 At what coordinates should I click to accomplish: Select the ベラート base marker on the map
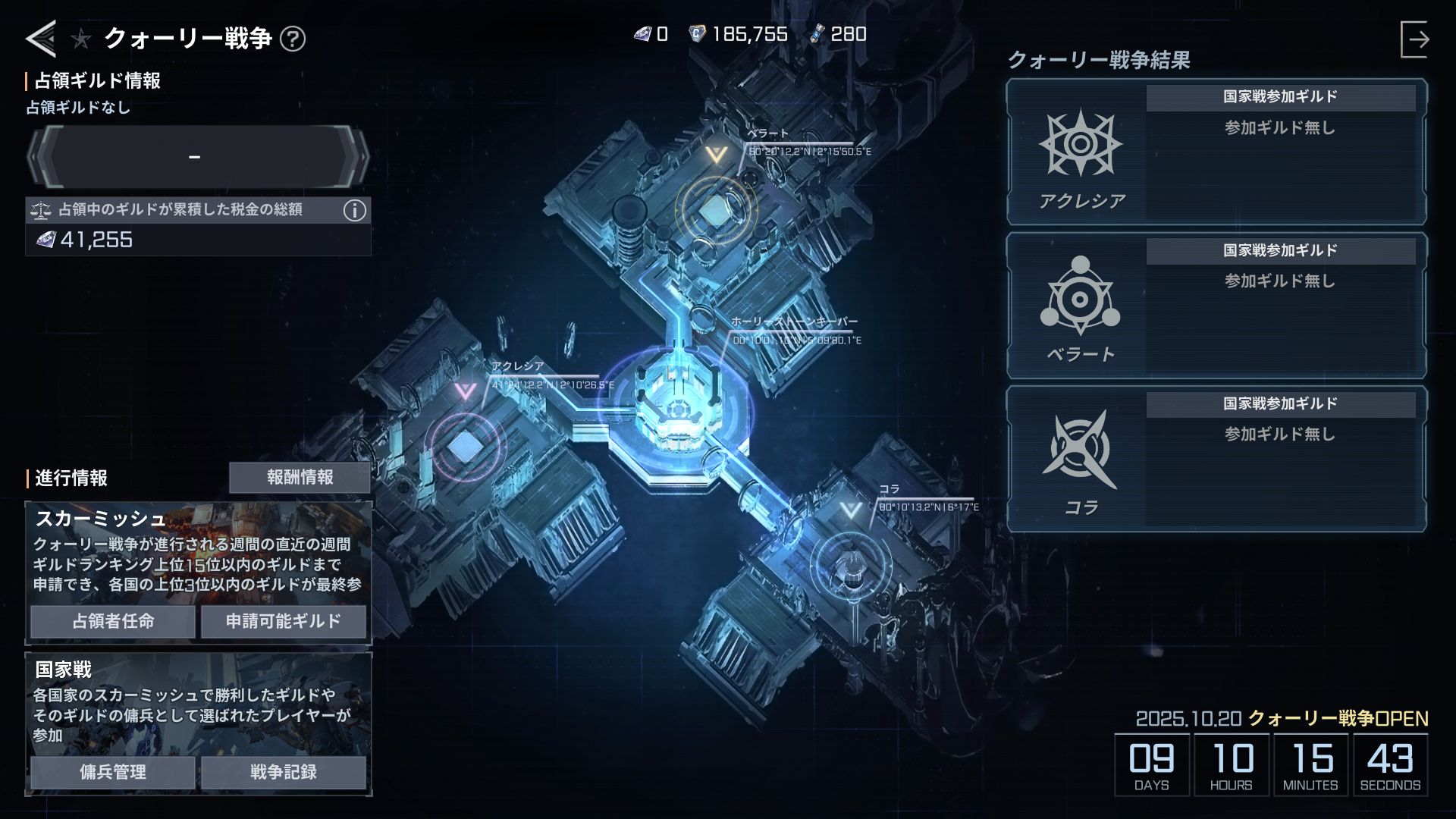pyautogui.click(x=714, y=210)
